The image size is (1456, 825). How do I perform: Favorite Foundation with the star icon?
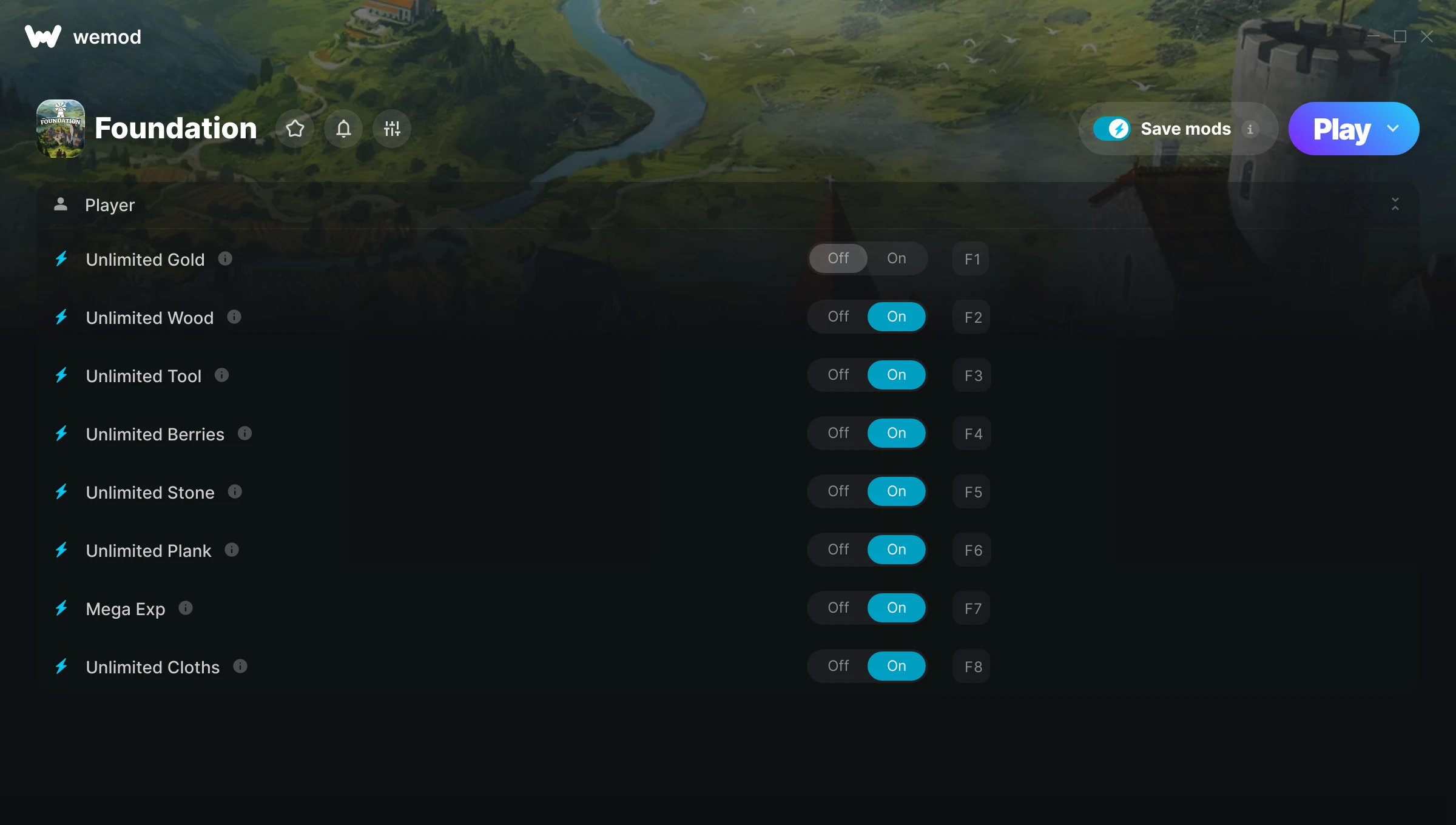[x=295, y=129]
